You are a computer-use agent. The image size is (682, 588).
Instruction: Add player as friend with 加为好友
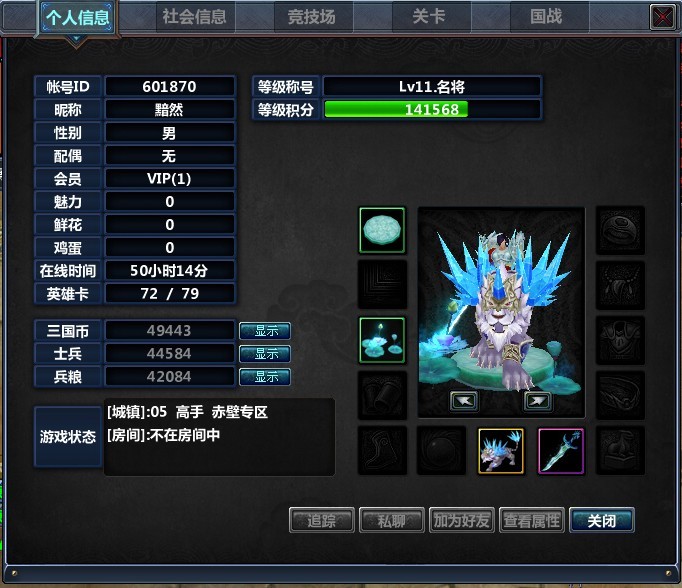coord(461,520)
